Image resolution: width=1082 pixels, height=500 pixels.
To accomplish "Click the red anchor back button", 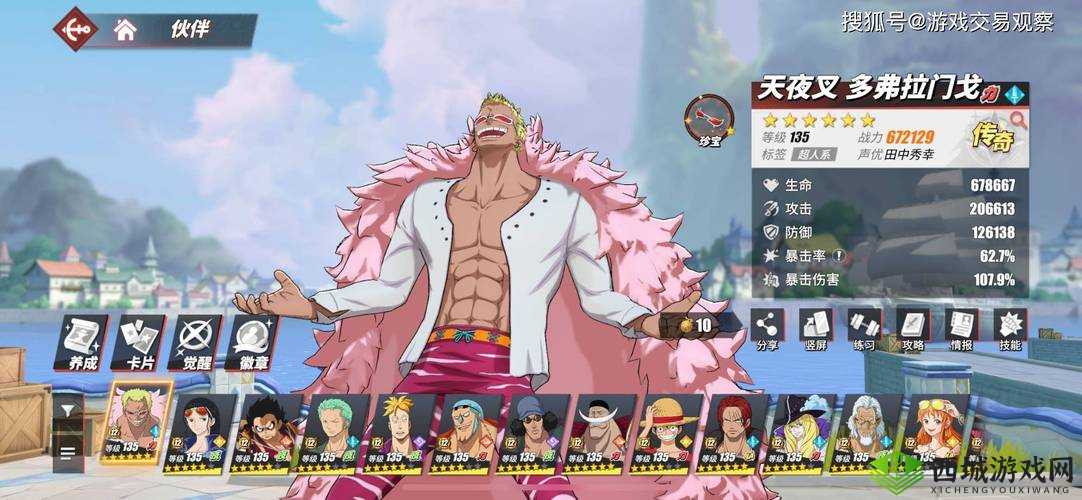I will tap(77, 28).
